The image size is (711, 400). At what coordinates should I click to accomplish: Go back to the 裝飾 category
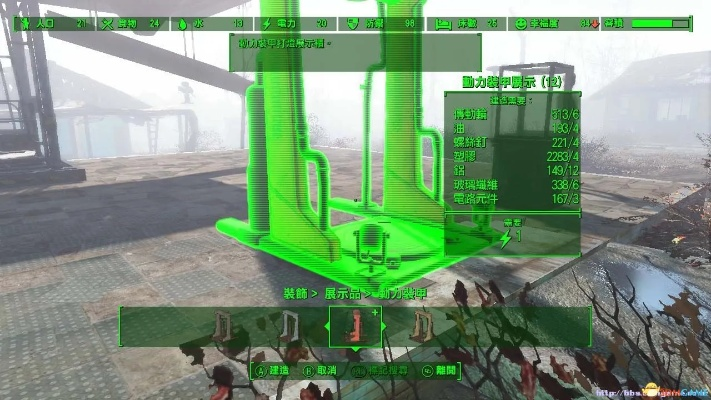(x=295, y=294)
